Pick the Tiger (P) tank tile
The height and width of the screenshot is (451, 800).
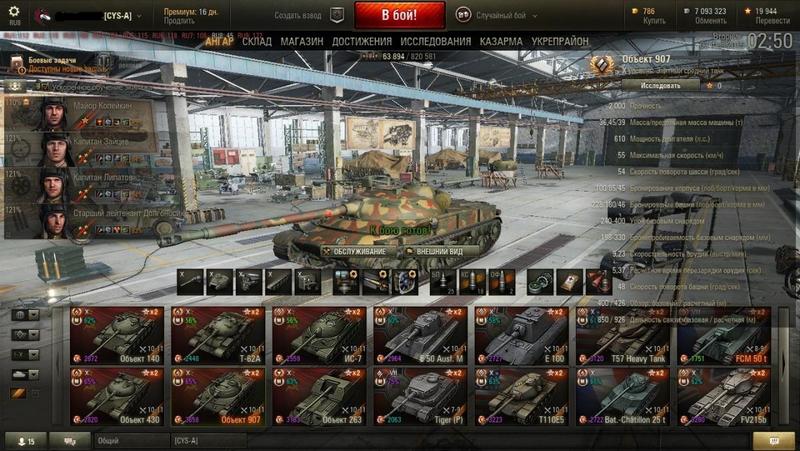[420, 396]
